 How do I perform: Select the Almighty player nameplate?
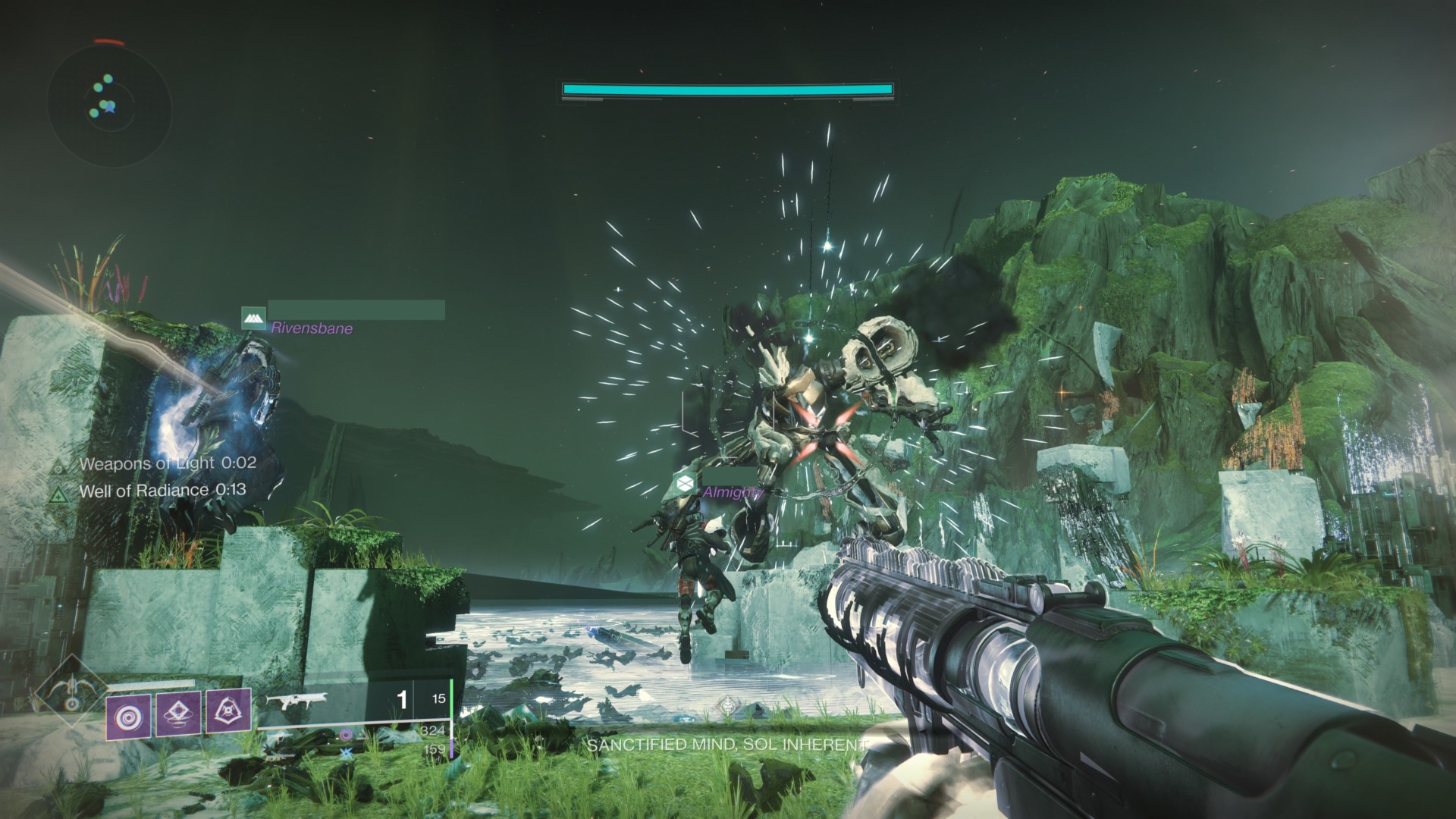point(732,491)
